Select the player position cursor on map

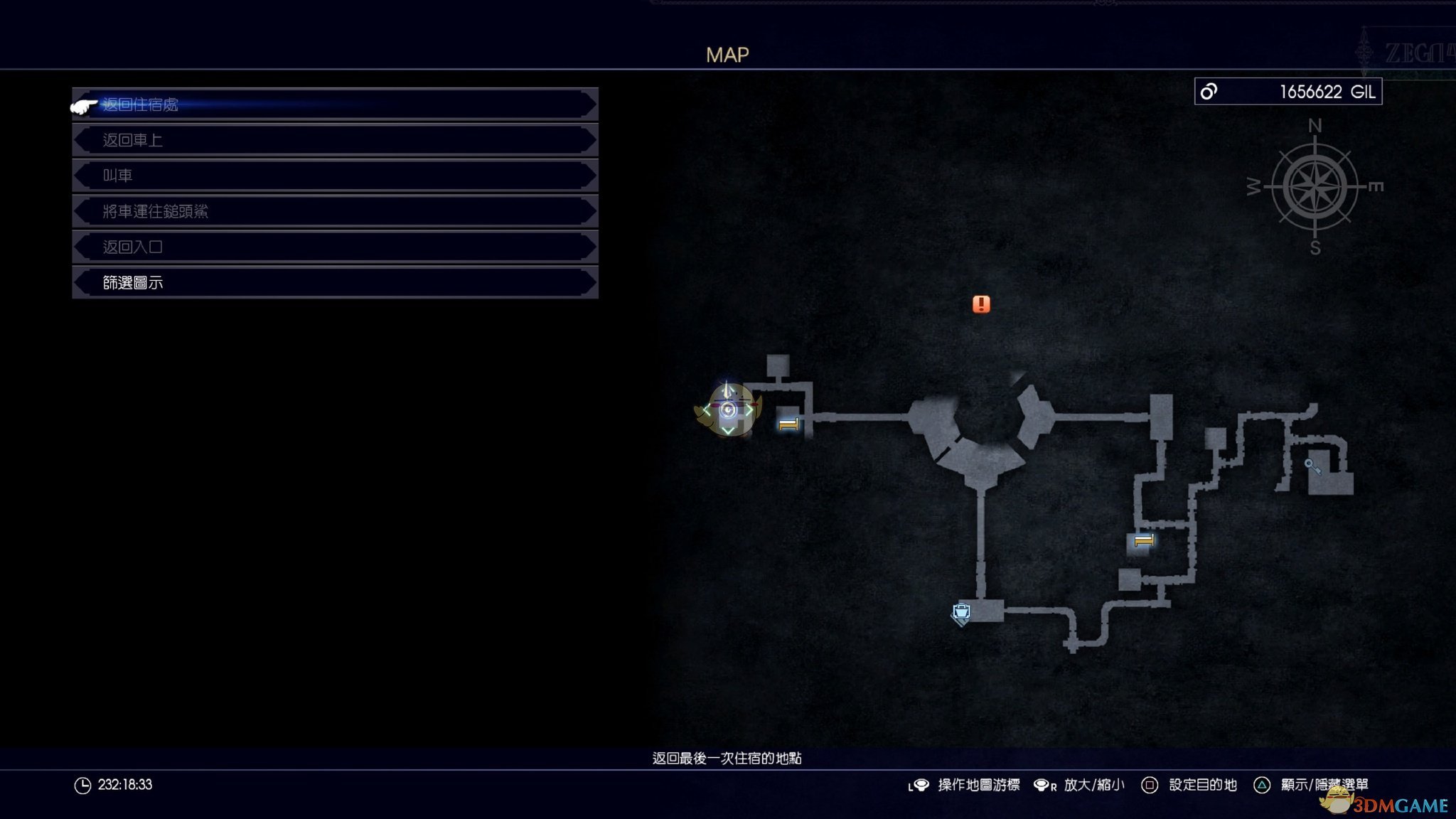tap(727, 409)
